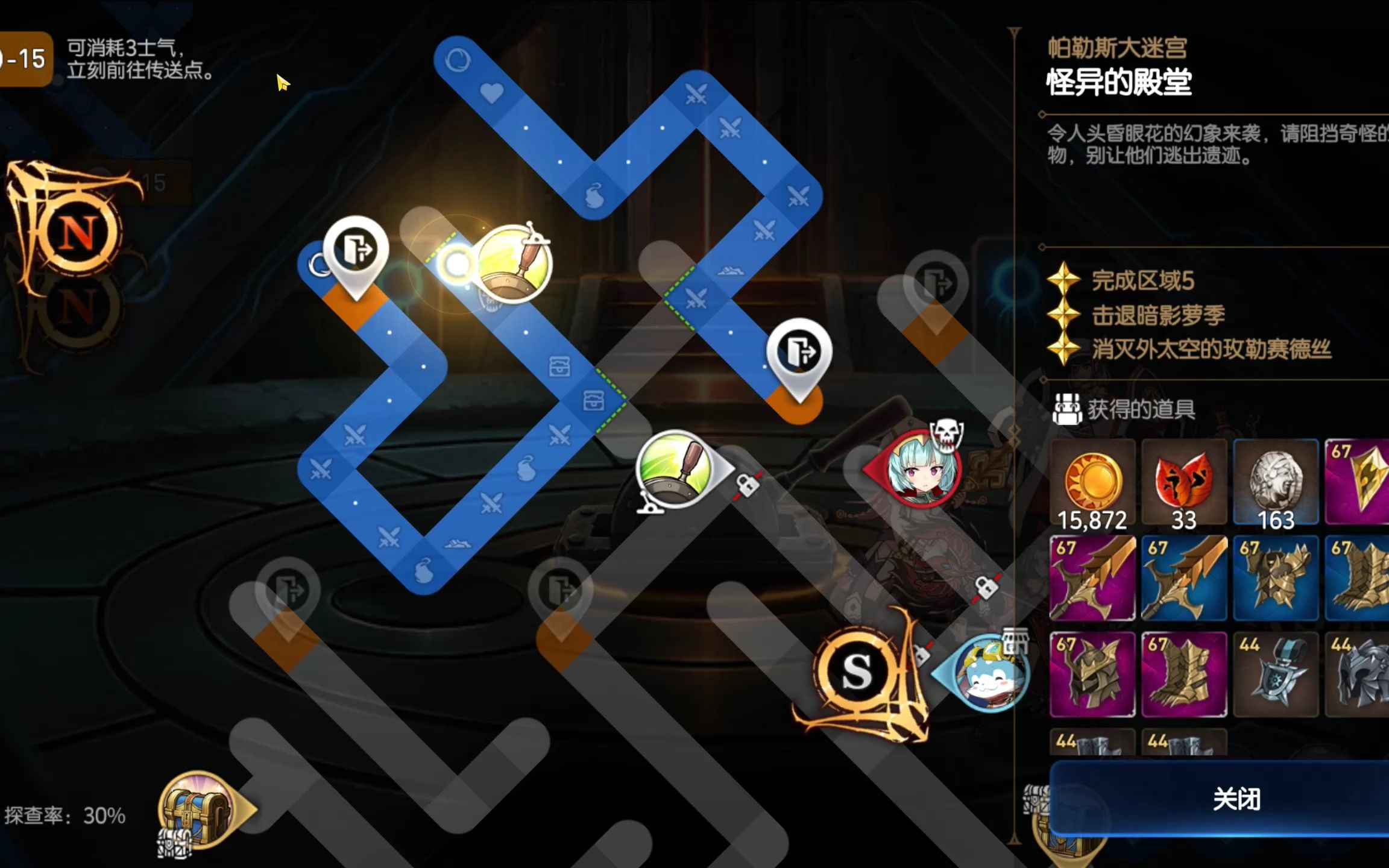The height and width of the screenshot is (868, 1389).
Task: Select the purple-background level 67 helmet
Action: 1092,675
